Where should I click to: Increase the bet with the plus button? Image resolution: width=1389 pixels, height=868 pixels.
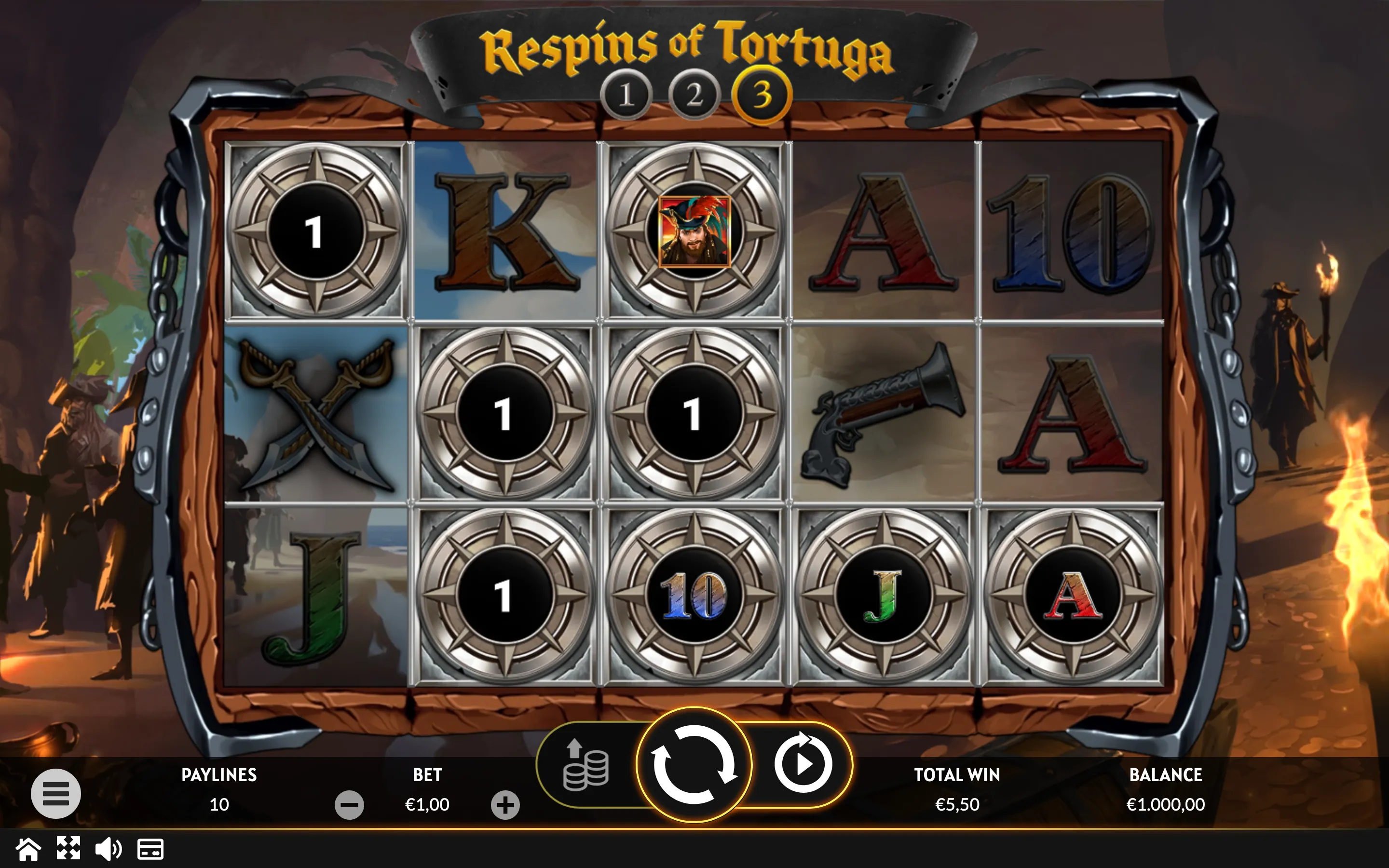505,805
